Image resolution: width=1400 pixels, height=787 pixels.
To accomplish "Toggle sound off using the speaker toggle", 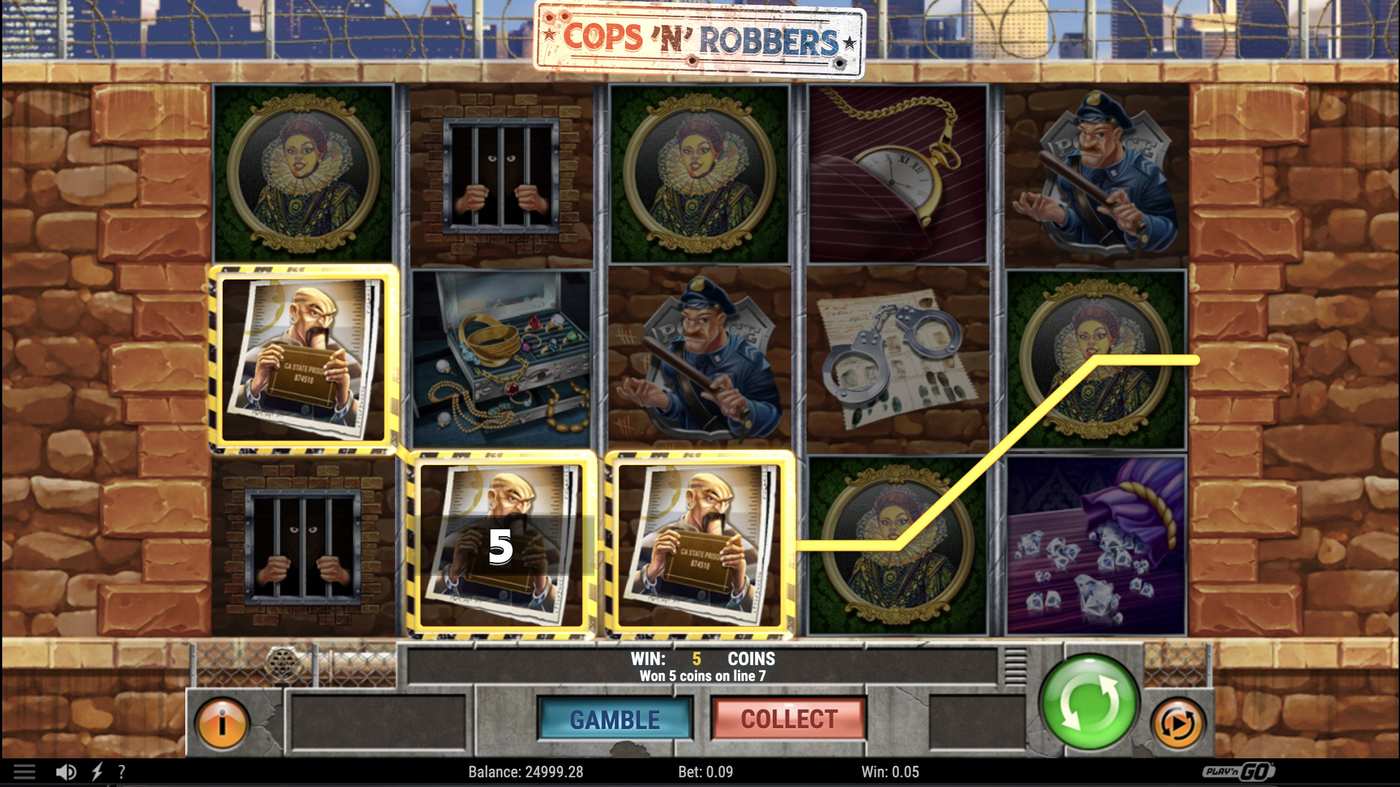I will click(66, 771).
